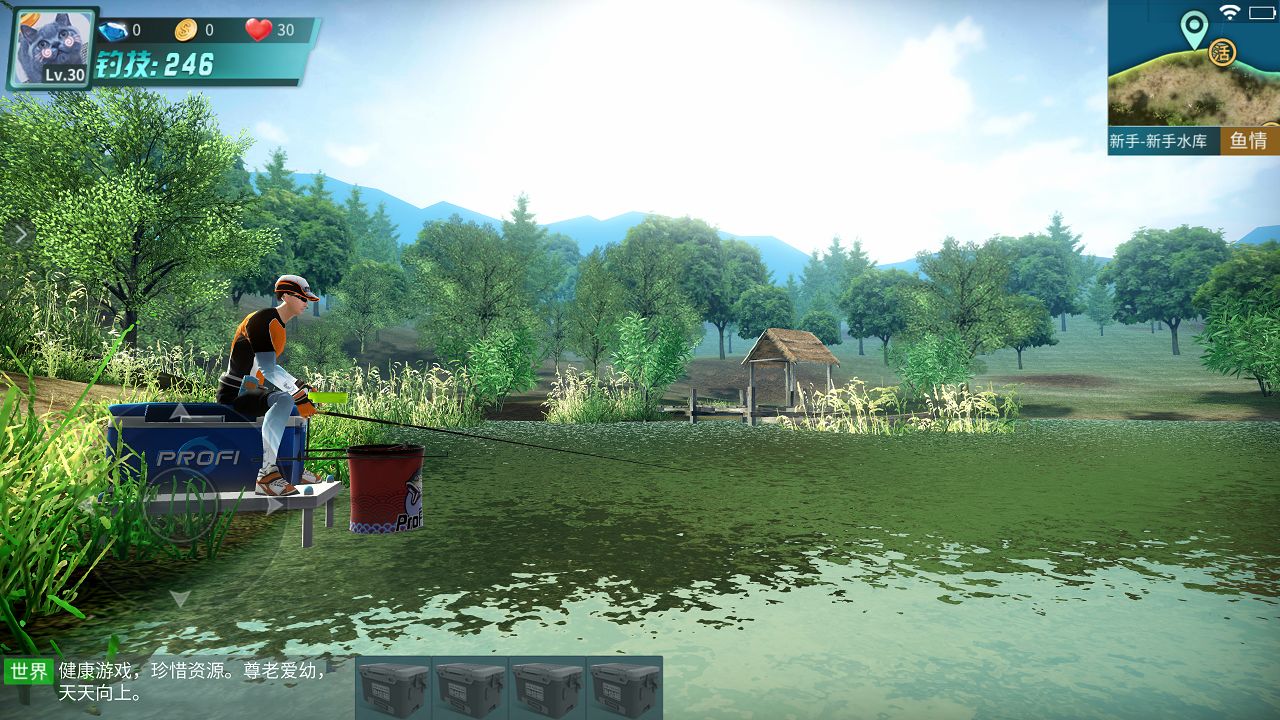Image resolution: width=1280 pixels, height=720 pixels.
Task: Switch chat using the green 世界 channel tag
Action: coord(29,671)
